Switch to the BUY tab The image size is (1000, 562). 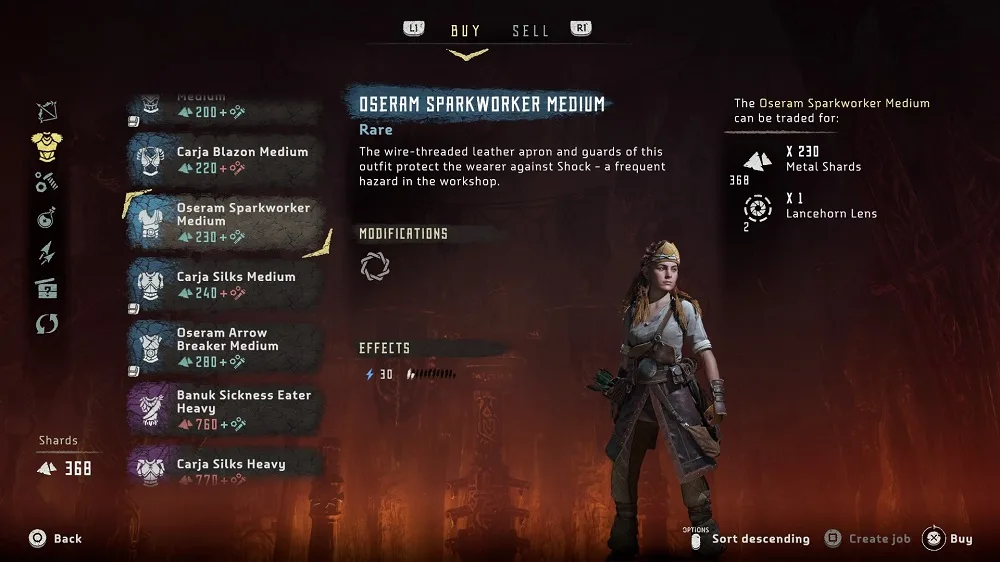465,31
